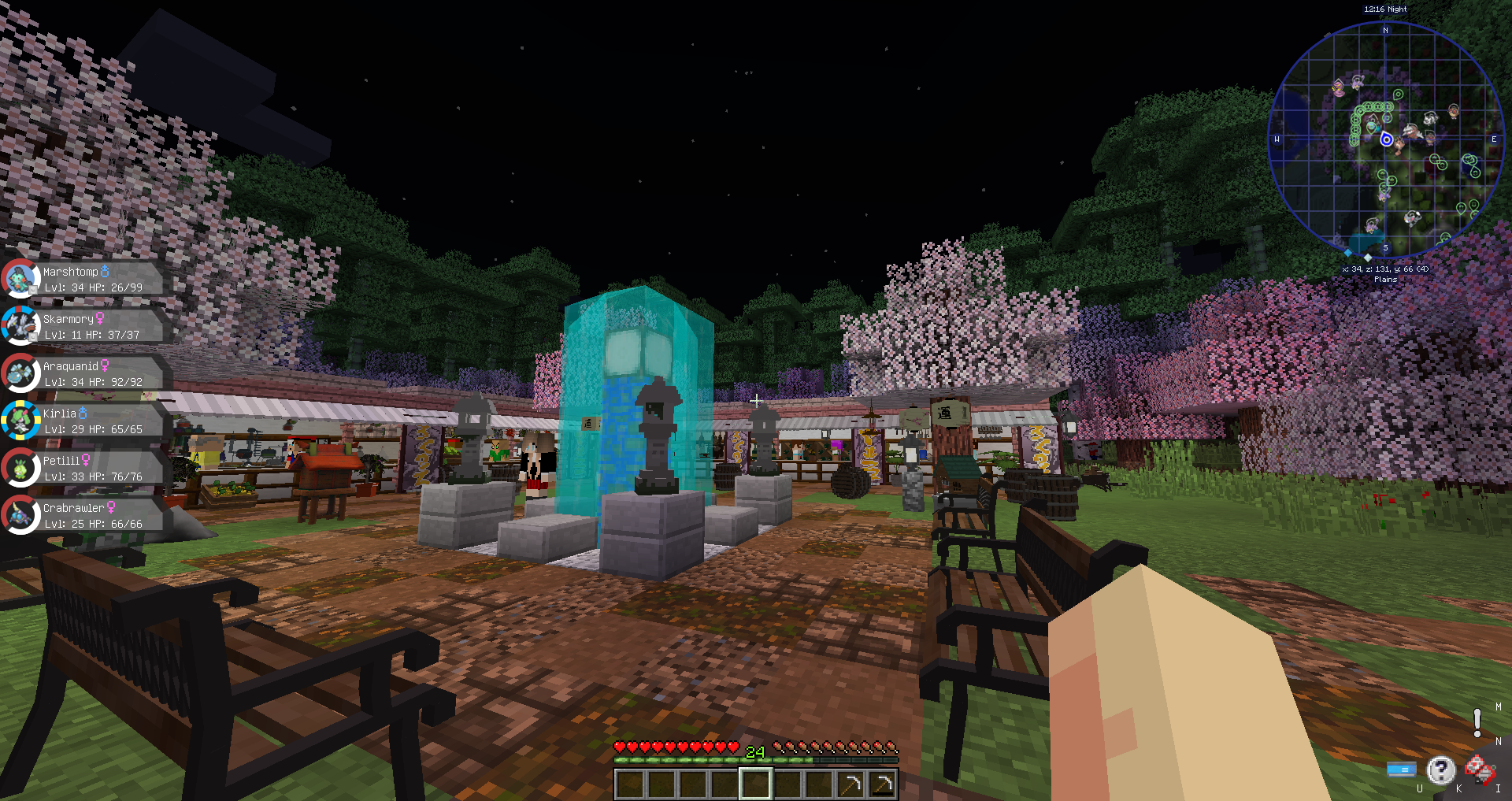Open the red Pokédex icon near the hotkey I
This screenshot has height=801, width=1512.
click(1480, 769)
